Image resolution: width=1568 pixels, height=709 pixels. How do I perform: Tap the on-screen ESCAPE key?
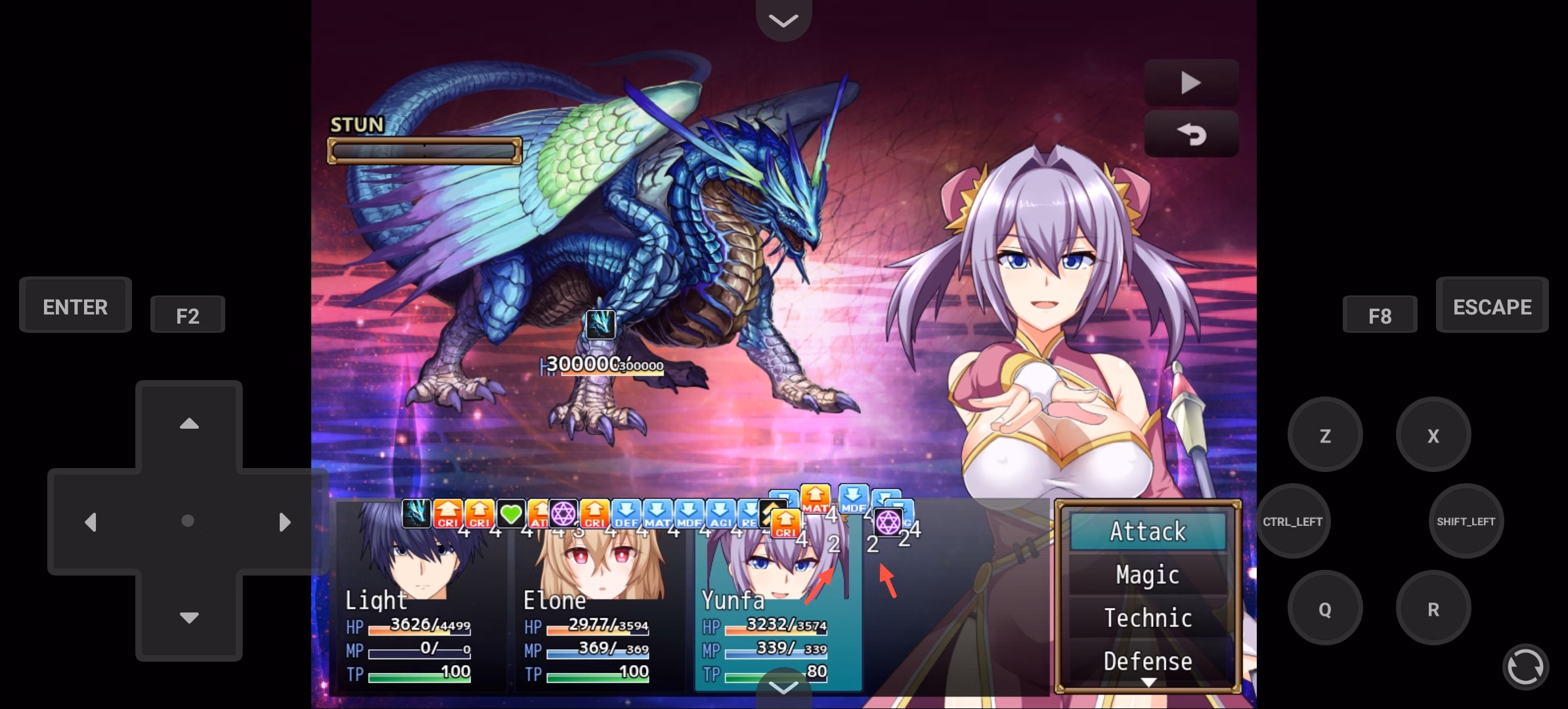click(1492, 306)
